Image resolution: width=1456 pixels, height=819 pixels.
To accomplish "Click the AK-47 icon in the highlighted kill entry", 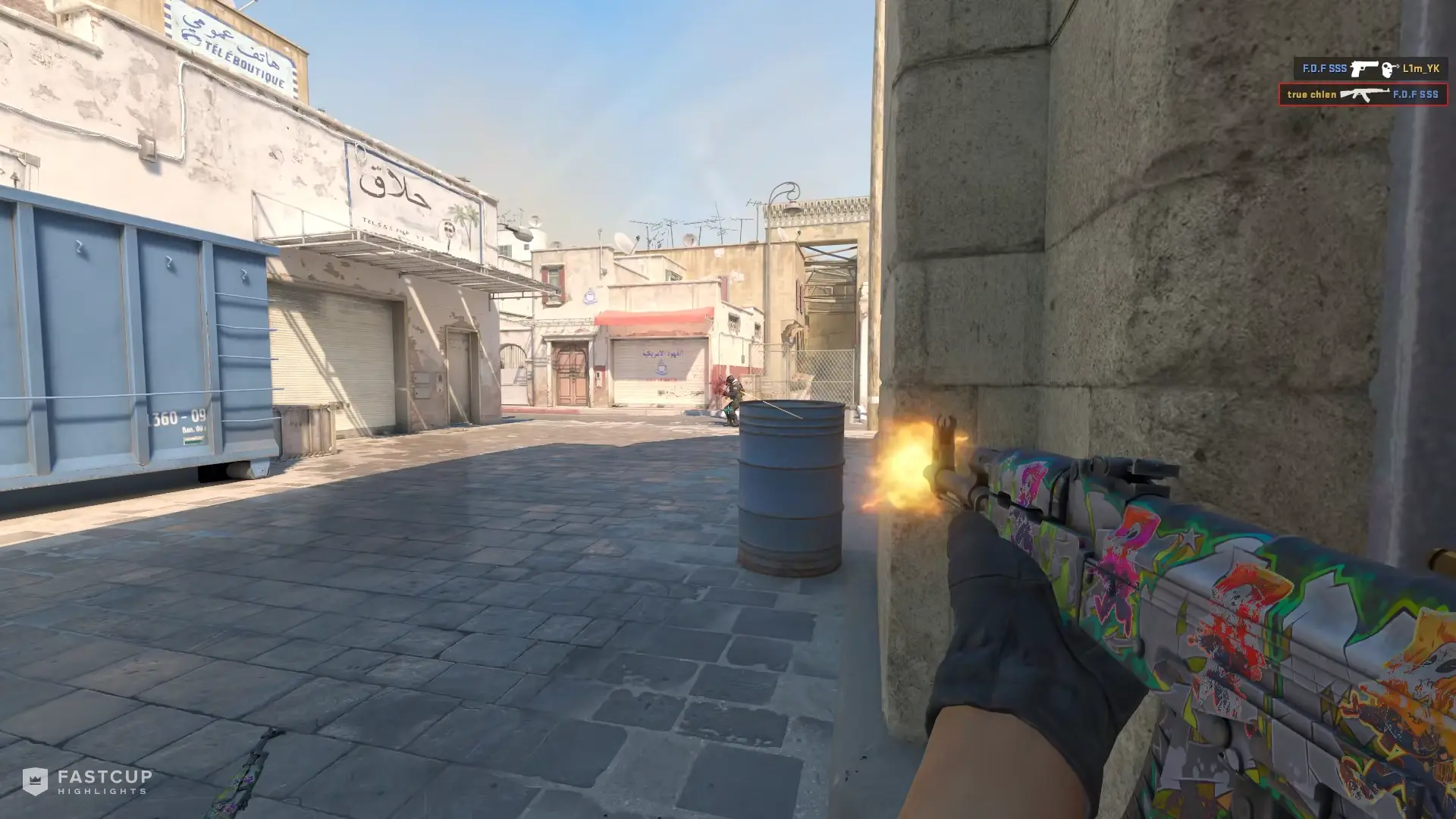I will tap(1365, 96).
